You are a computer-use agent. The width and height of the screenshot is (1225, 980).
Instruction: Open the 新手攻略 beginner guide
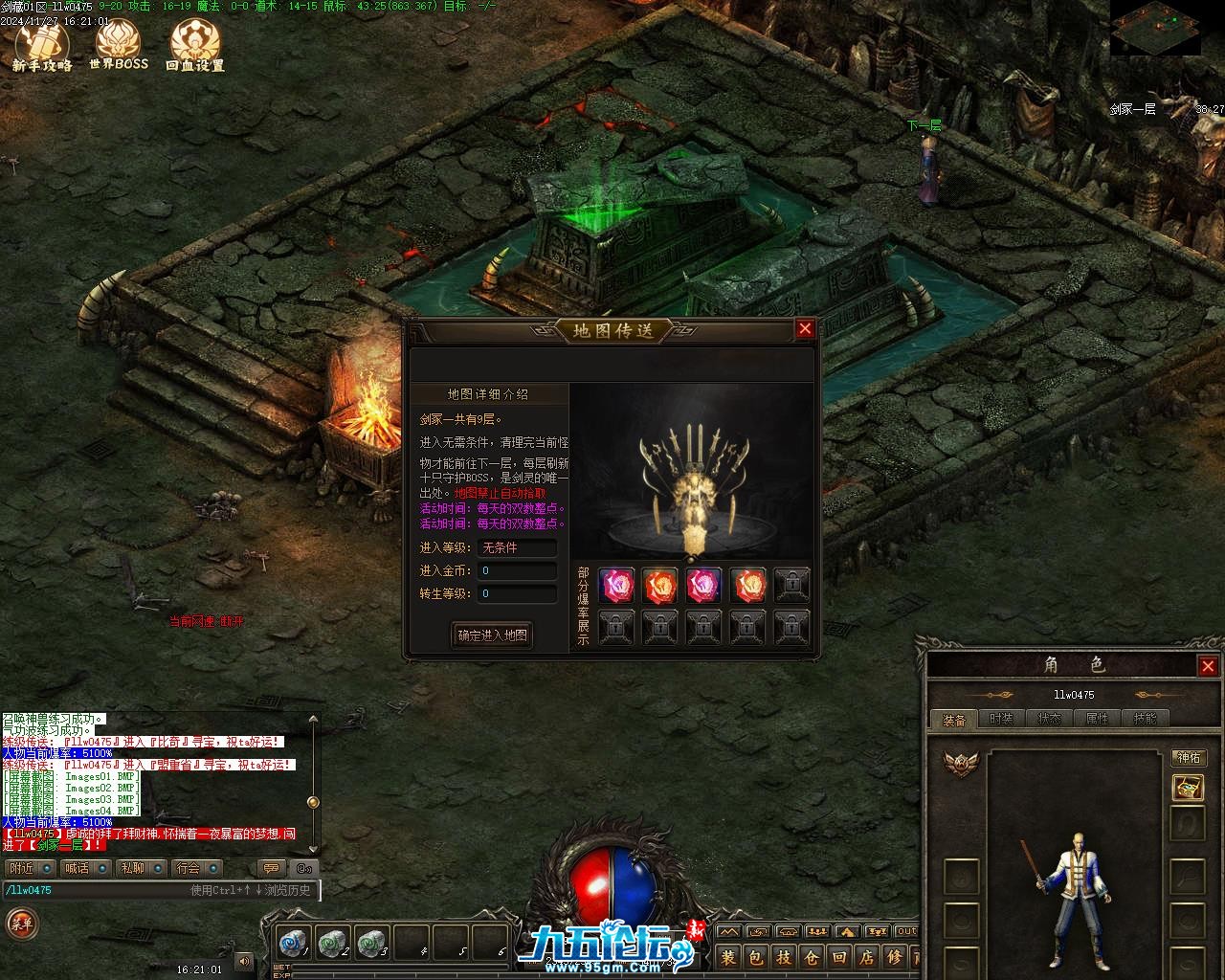tap(42, 46)
